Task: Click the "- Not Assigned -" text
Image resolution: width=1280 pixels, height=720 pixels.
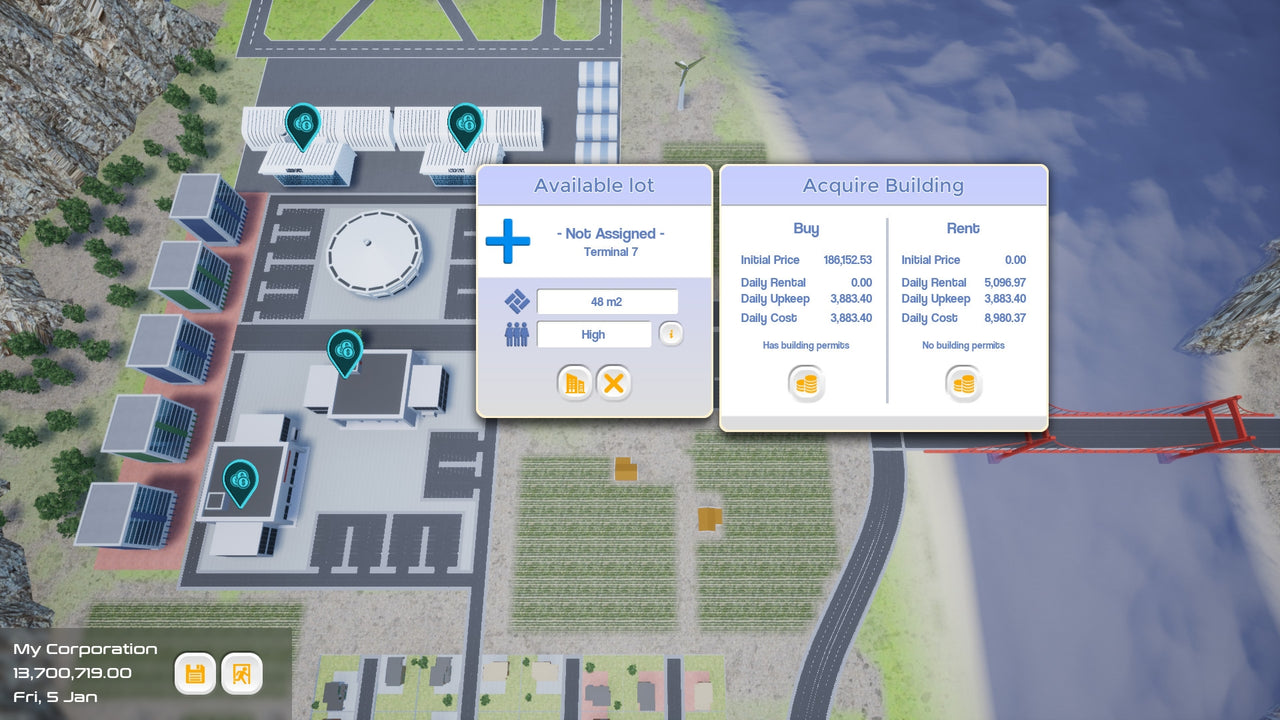Action: tap(611, 232)
